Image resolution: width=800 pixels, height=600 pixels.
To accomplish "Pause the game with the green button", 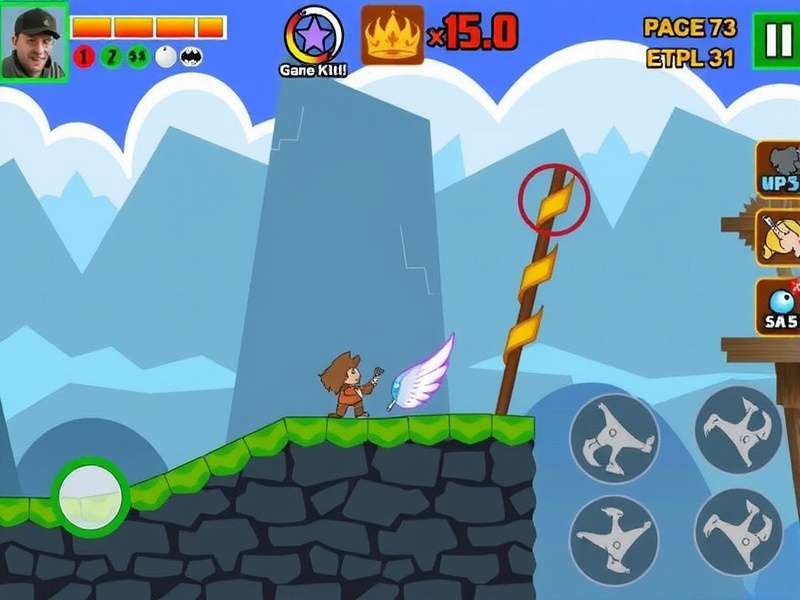I will click(775, 41).
